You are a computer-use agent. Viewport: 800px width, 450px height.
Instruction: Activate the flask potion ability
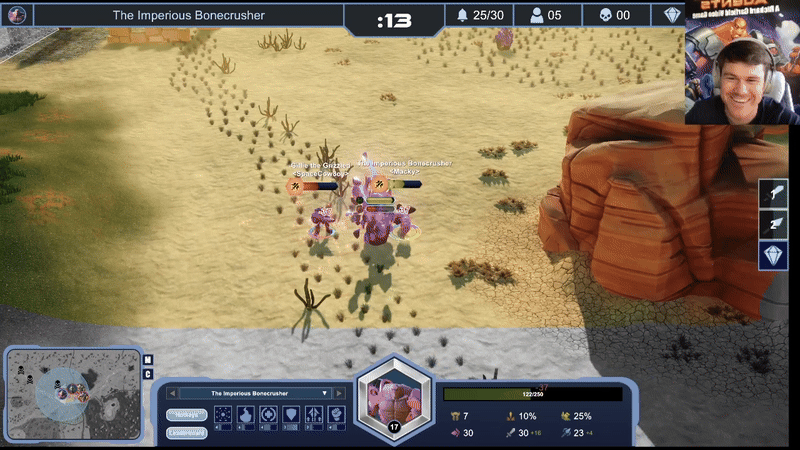coord(246,413)
